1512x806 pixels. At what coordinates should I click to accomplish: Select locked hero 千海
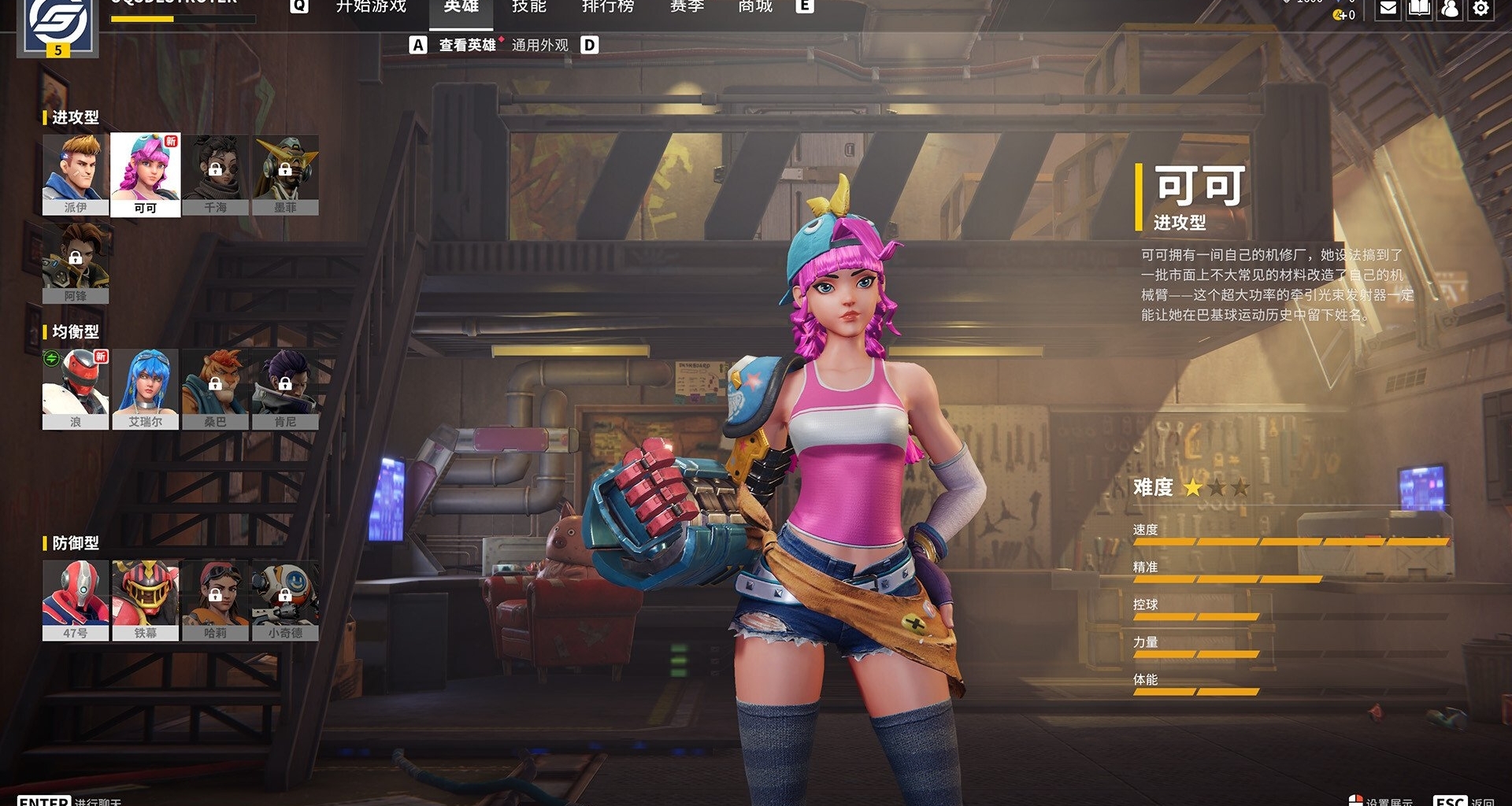[x=215, y=173]
